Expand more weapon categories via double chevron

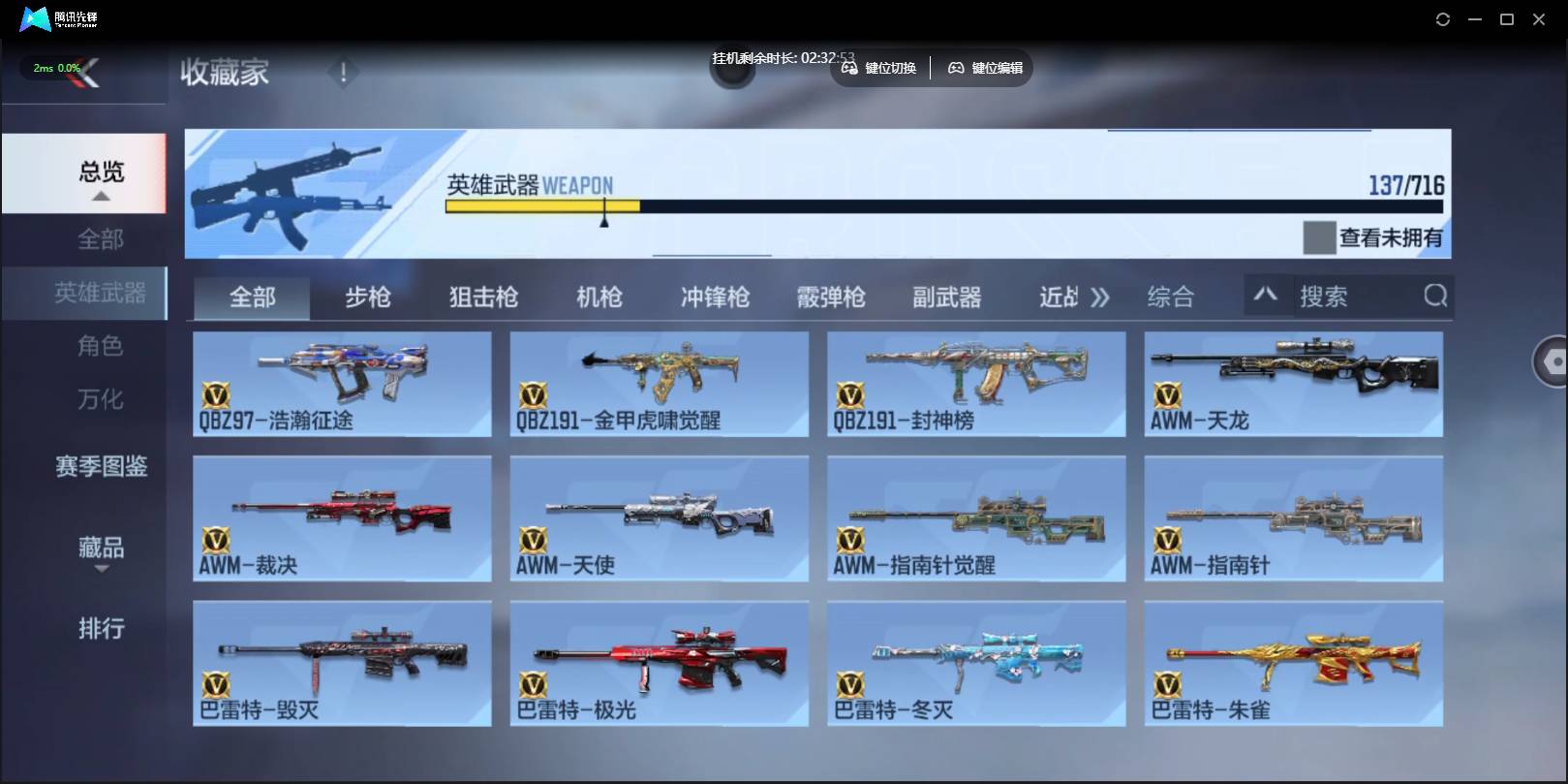(1100, 297)
